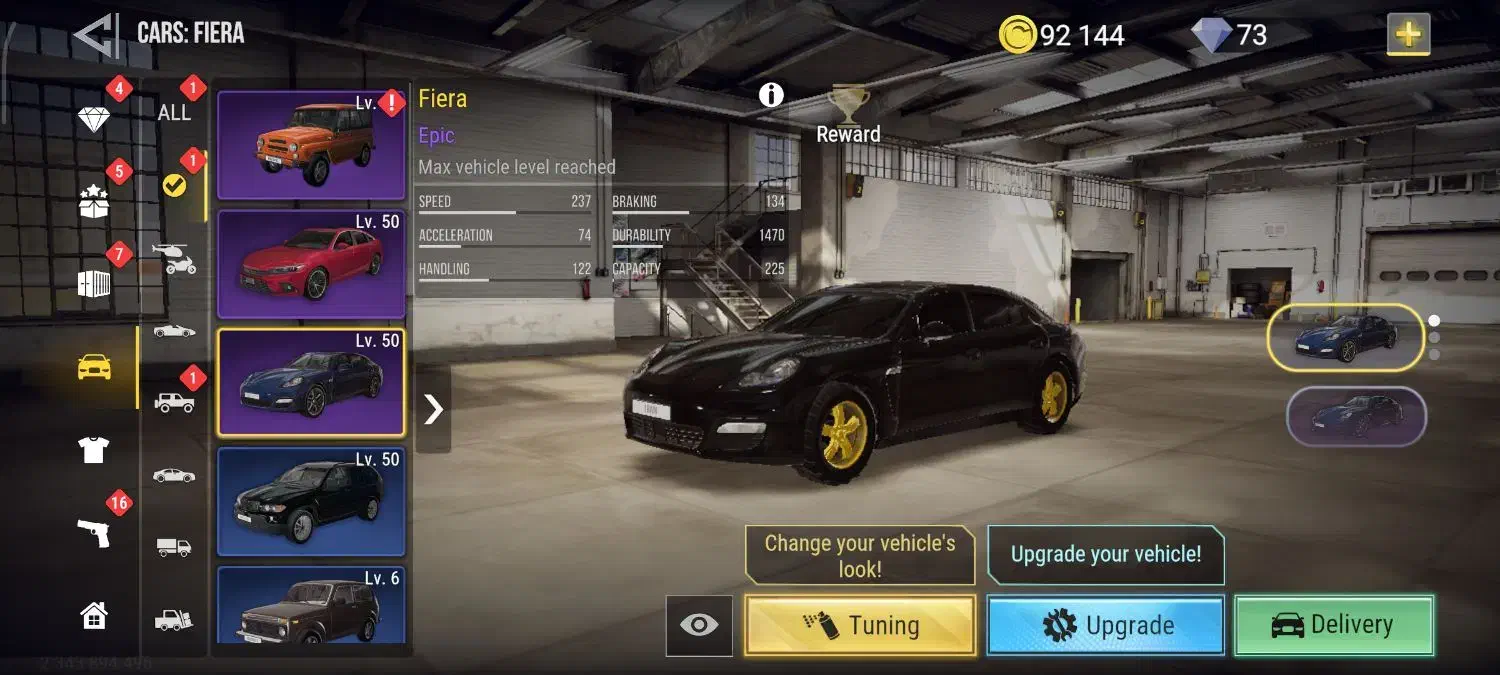Image resolution: width=1500 pixels, height=675 pixels.
Task: Select the second car skin thumbnail
Action: point(1355,416)
